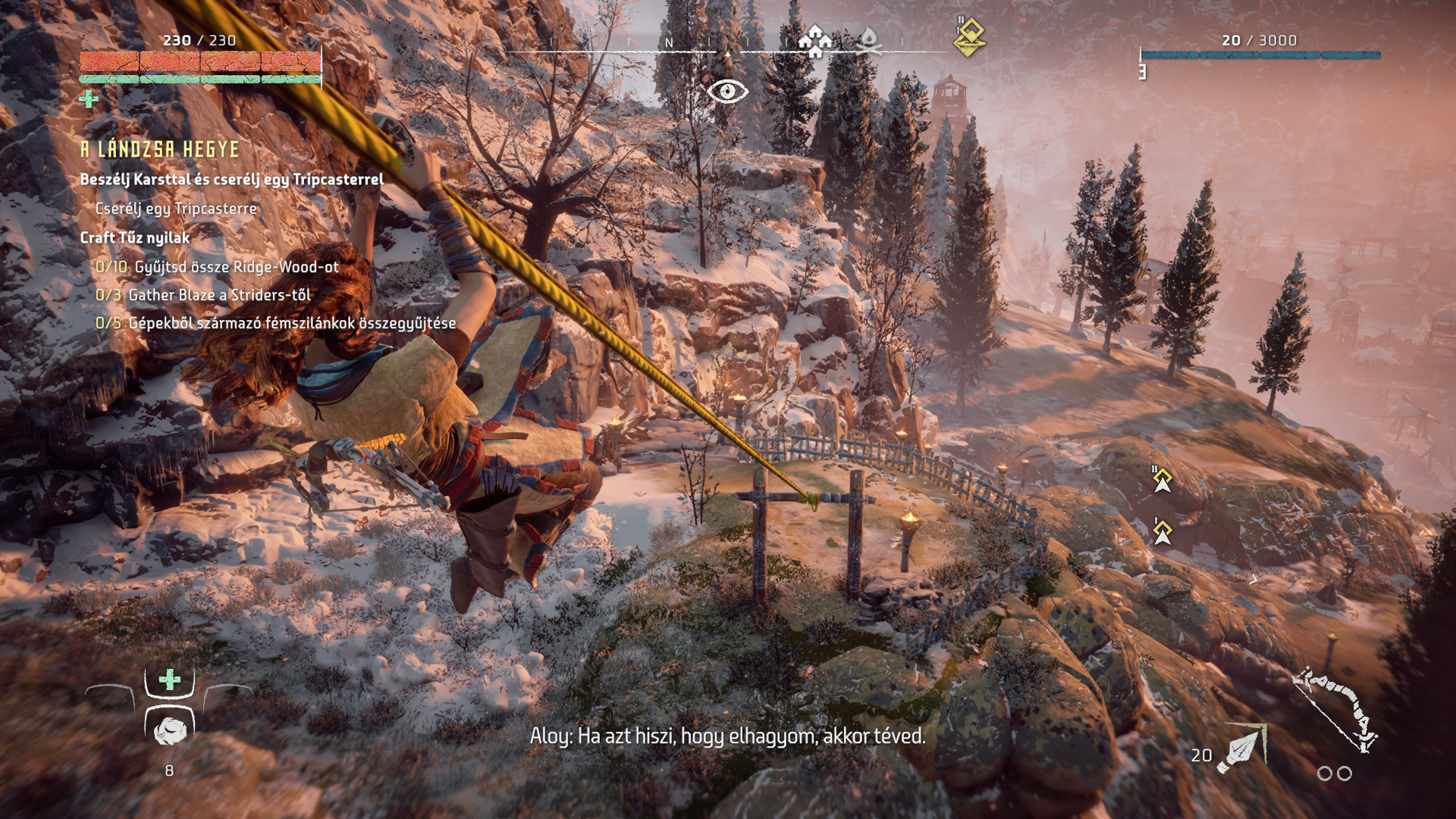The width and height of the screenshot is (1456, 819).
Task: Select the settlement icon on the compass
Action: coord(815,40)
